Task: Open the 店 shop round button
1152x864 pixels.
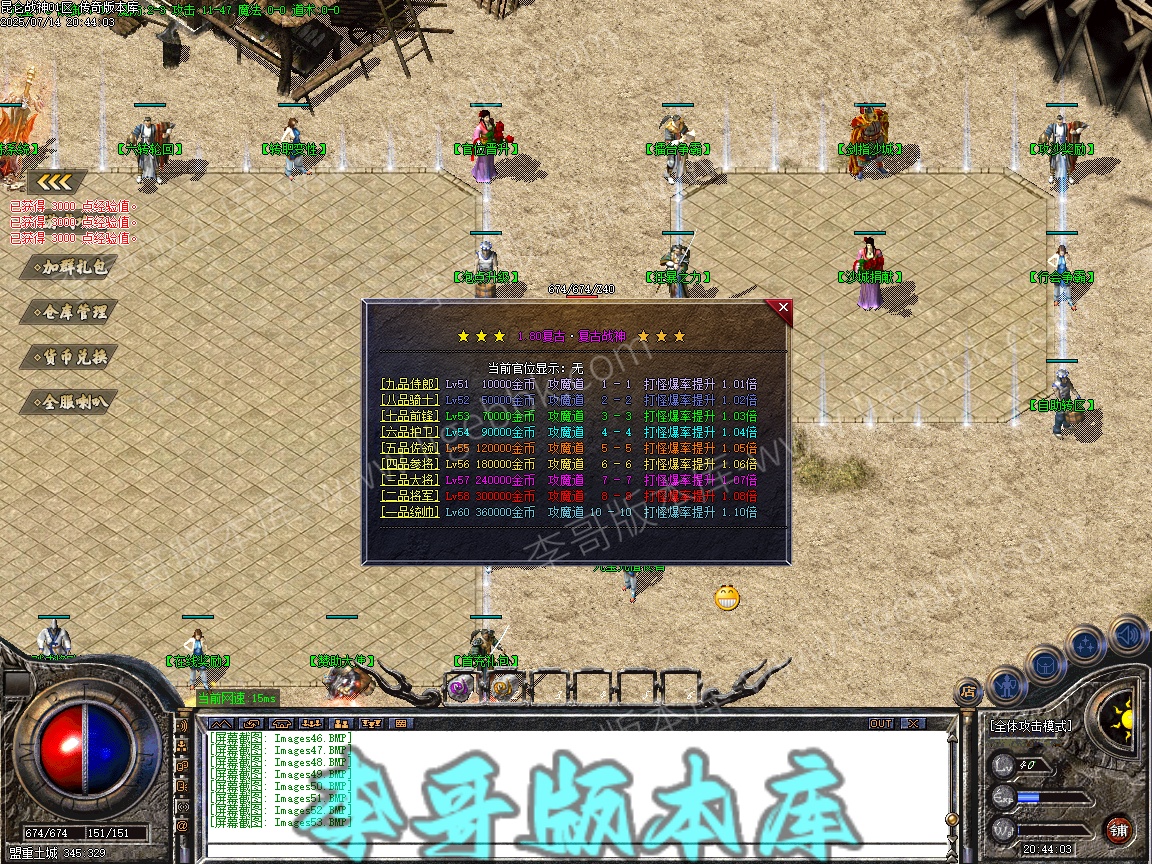Action: 967,689
